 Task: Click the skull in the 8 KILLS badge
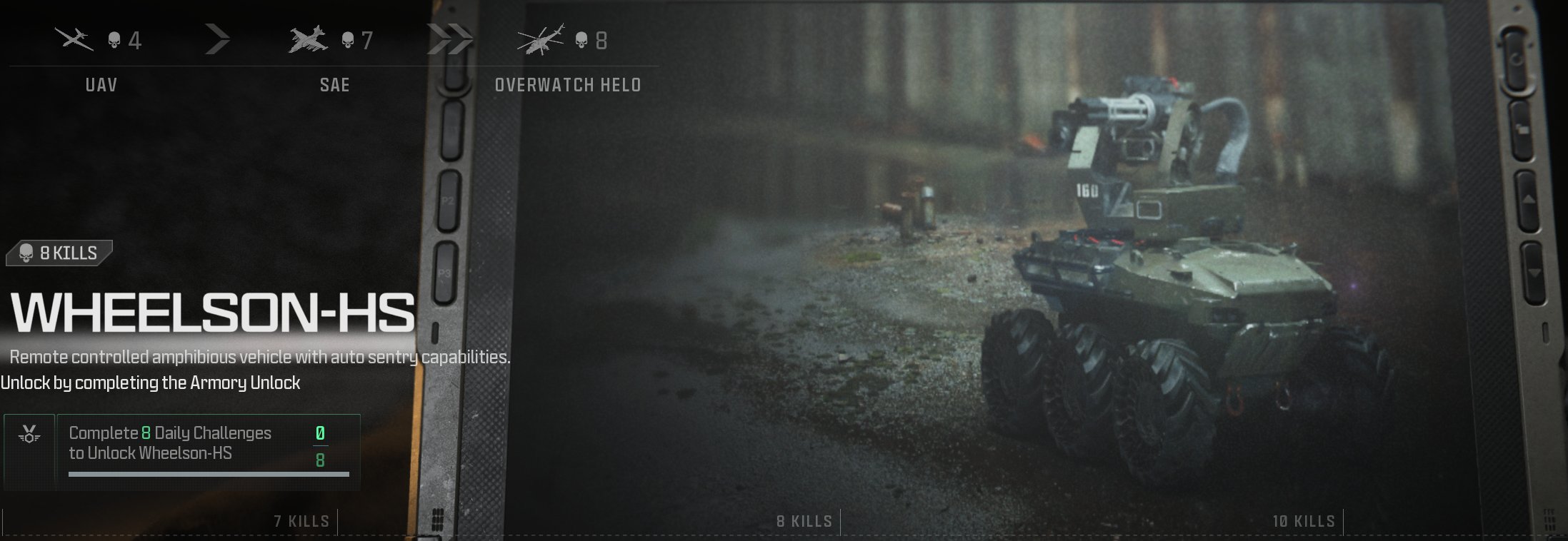point(26,253)
